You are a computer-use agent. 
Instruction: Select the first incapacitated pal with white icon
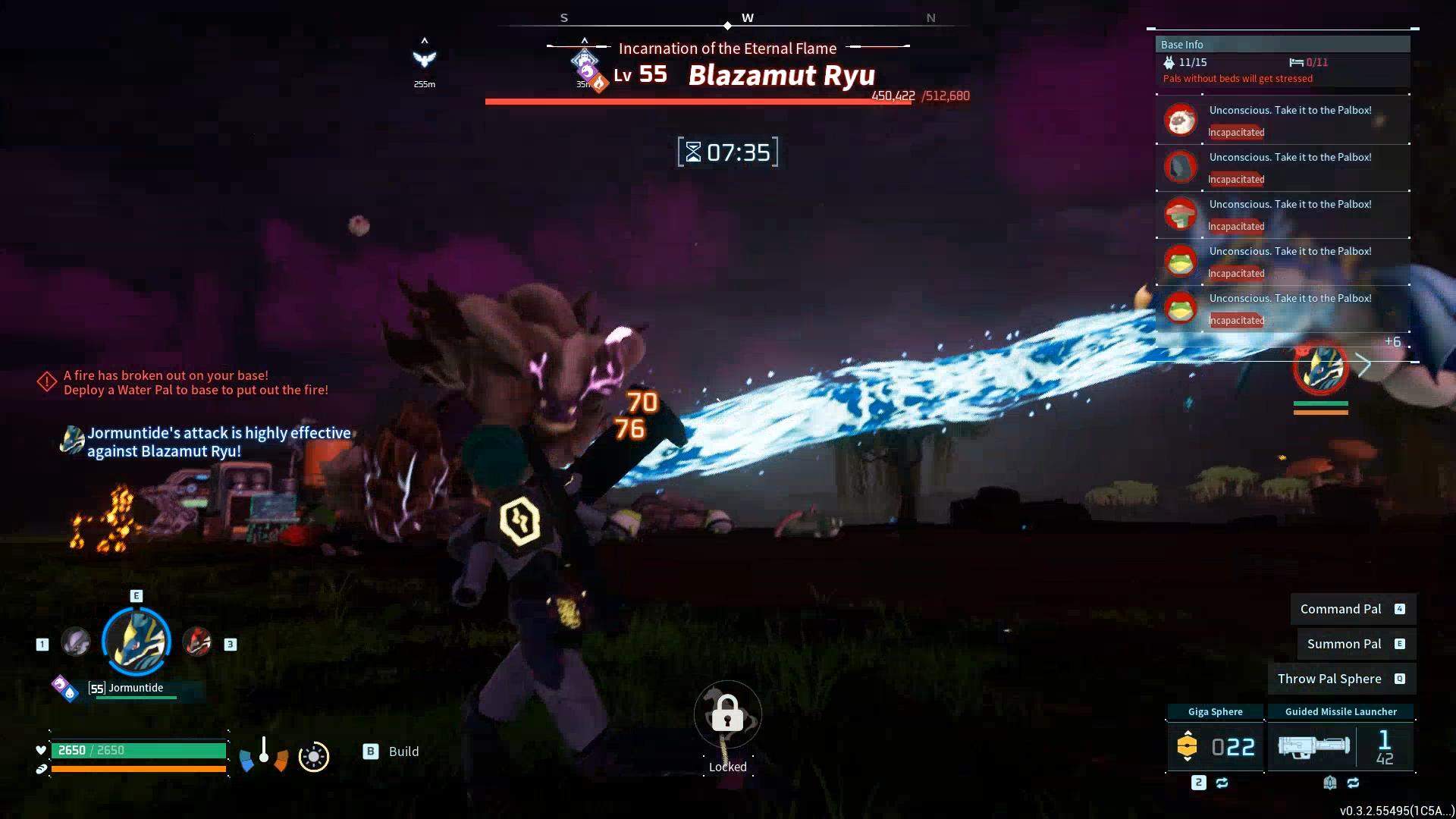(x=1283, y=121)
